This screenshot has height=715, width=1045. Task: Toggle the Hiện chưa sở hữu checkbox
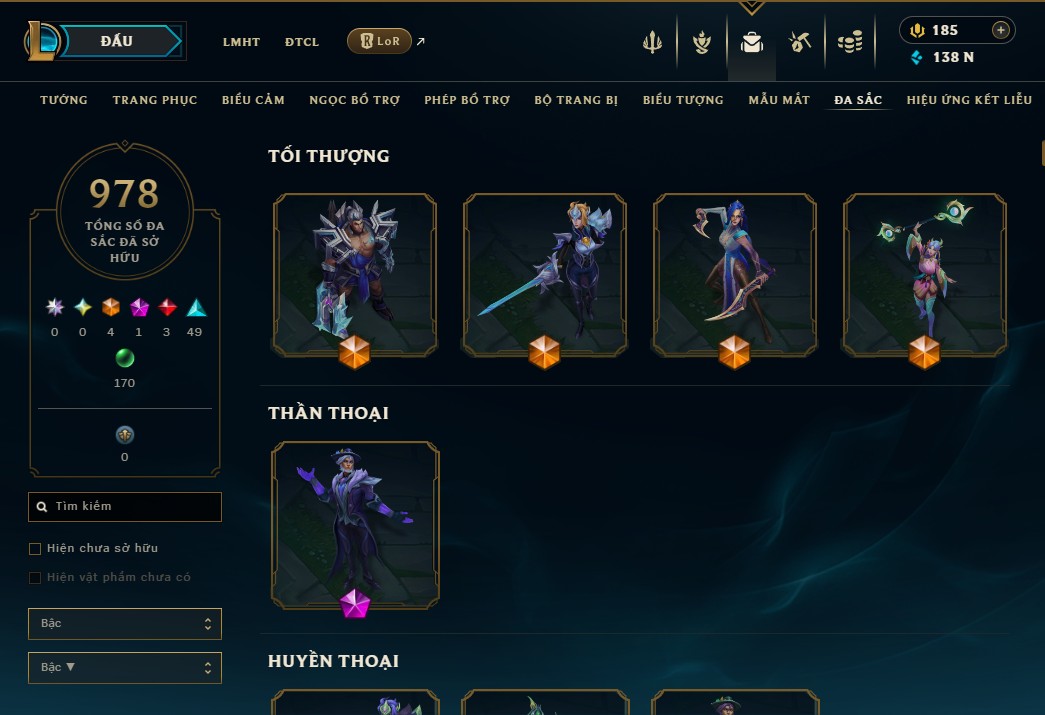(36, 549)
